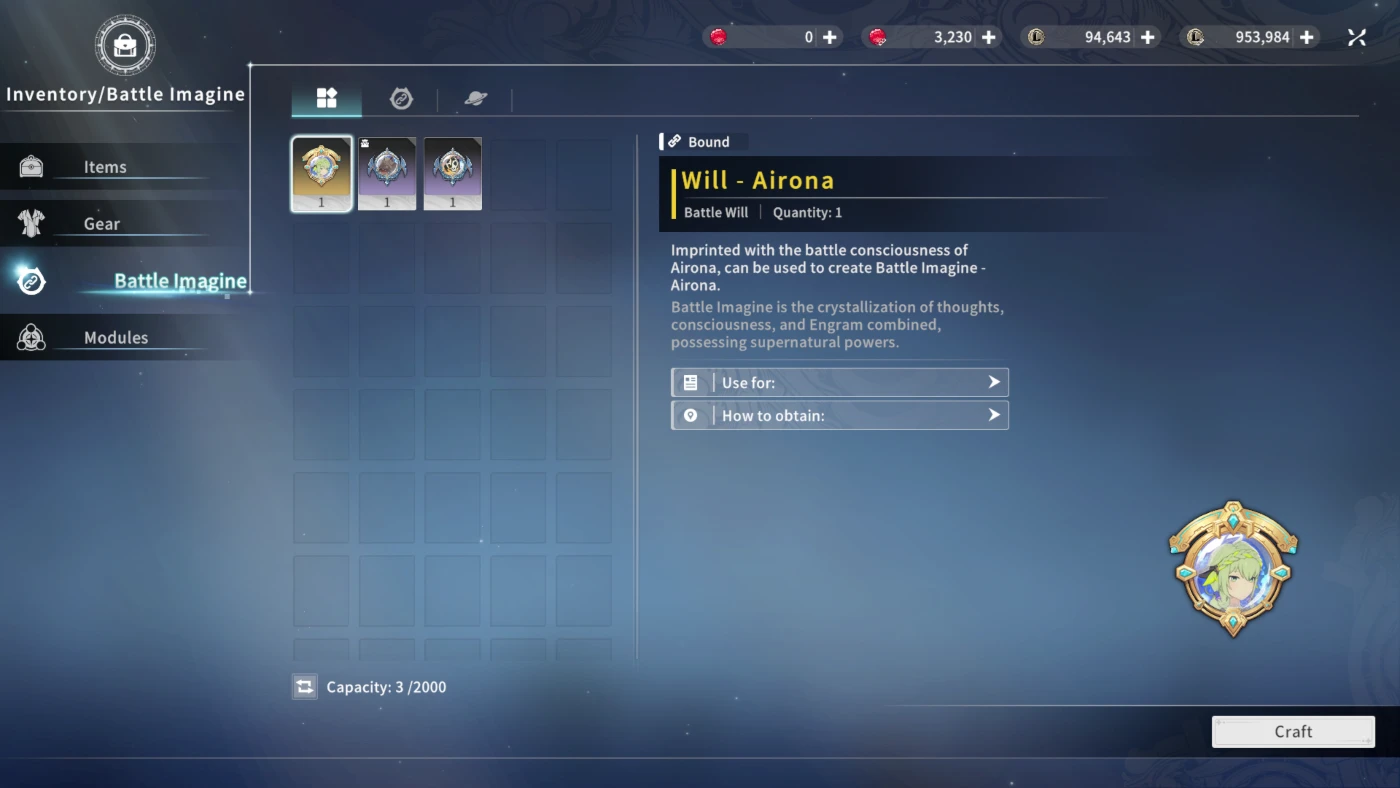Viewport: 1400px width, 788px height.
Task: Add currency via plus next to 0
Action: tap(830, 37)
